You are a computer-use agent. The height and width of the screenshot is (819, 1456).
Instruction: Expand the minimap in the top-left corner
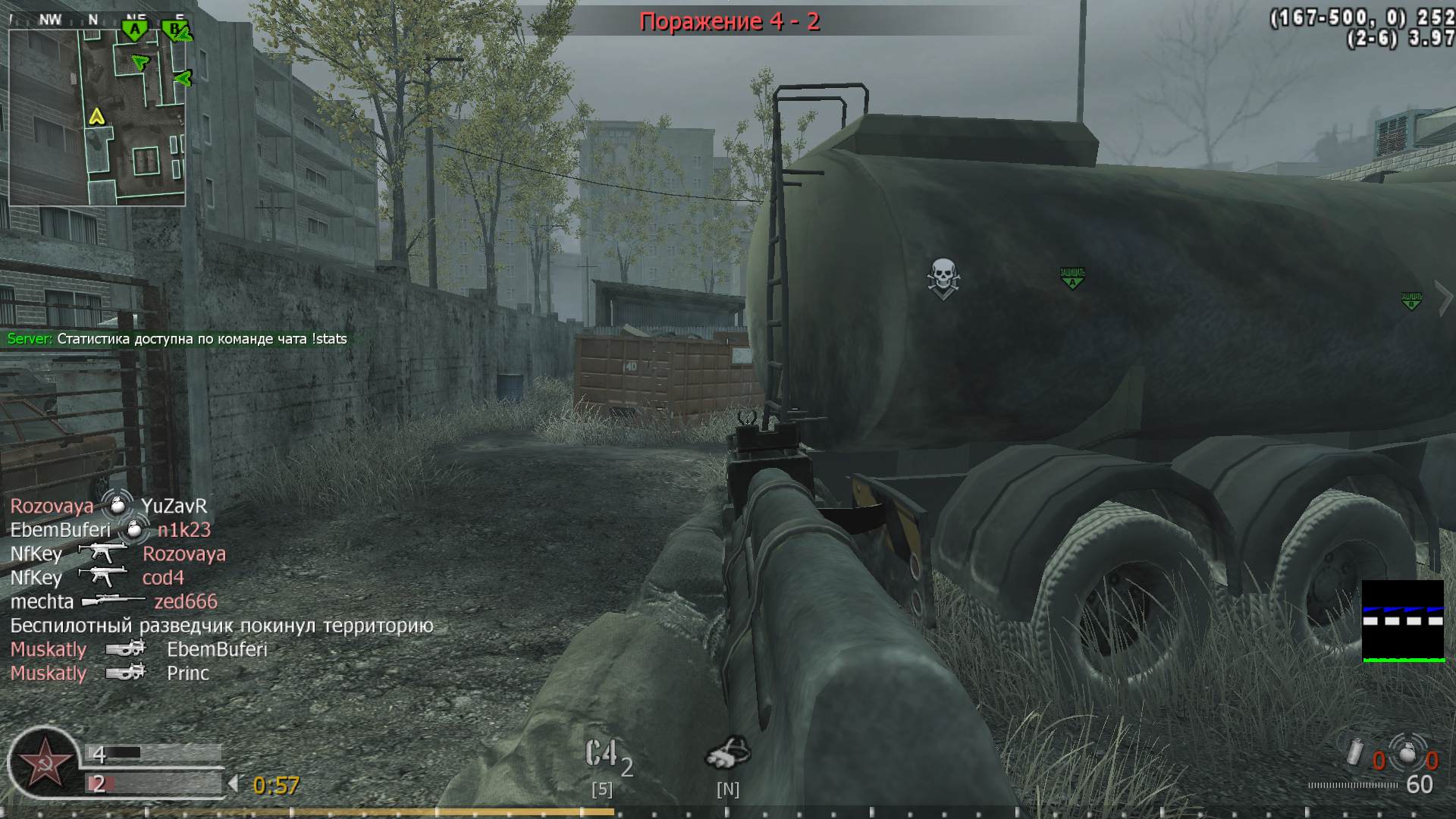97,112
